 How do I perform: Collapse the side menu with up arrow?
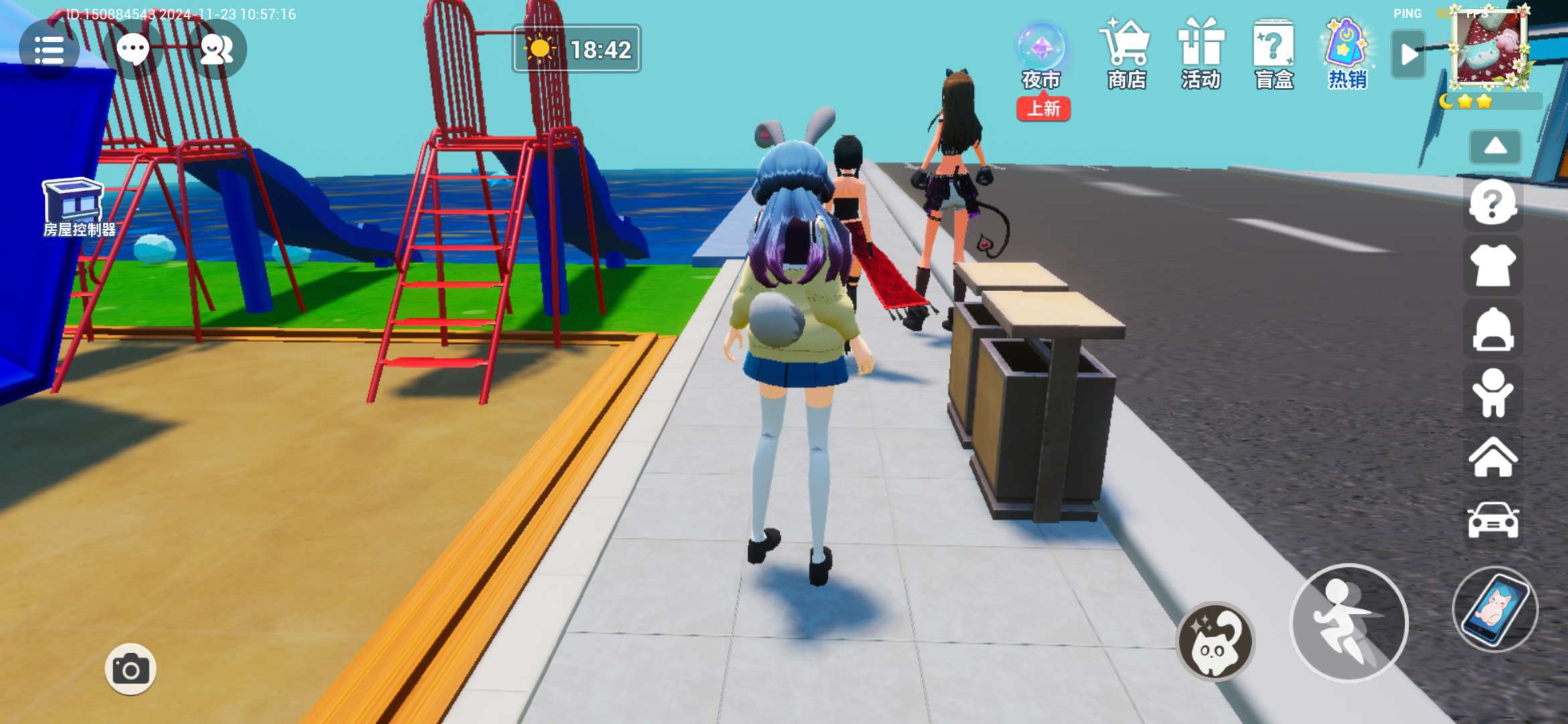click(x=1495, y=147)
